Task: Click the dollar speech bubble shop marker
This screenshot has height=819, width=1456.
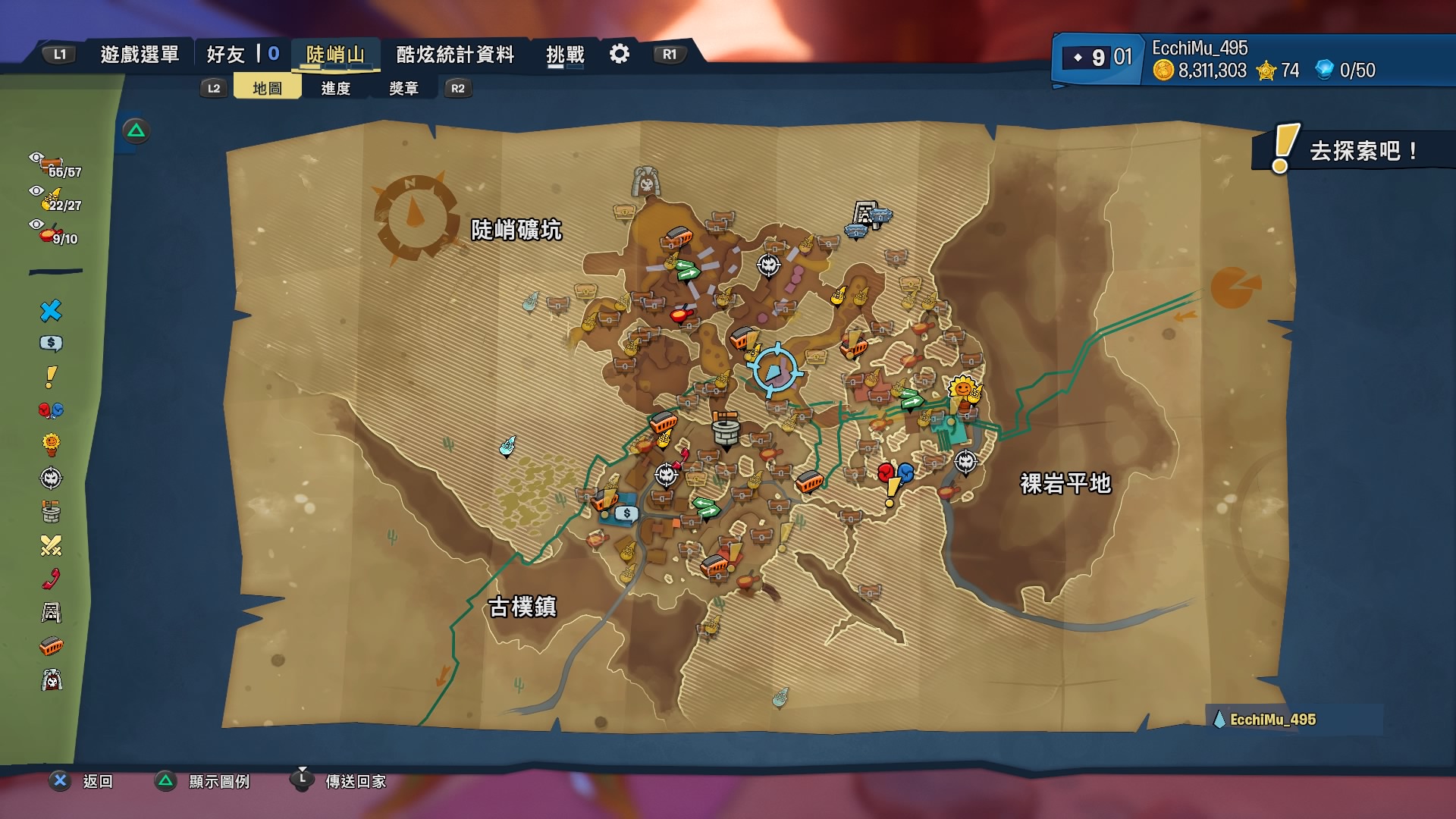Action: (626, 513)
